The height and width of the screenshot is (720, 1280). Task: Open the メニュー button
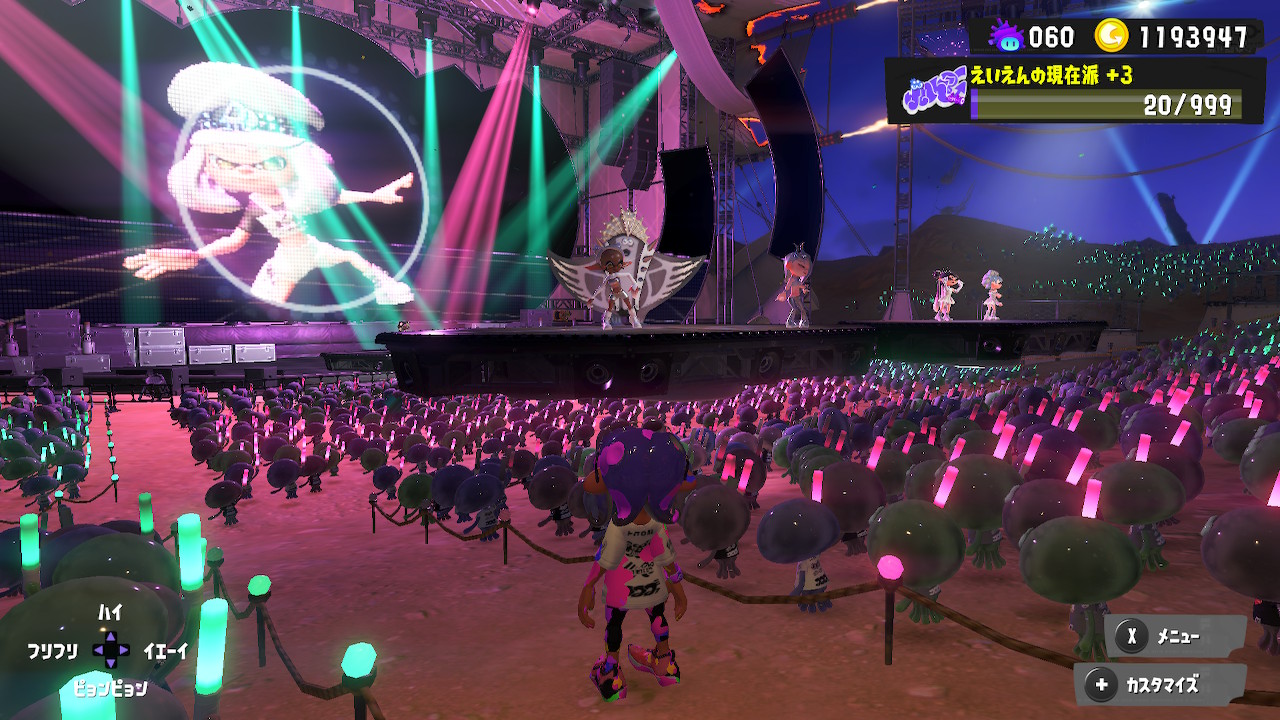(1175, 636)
